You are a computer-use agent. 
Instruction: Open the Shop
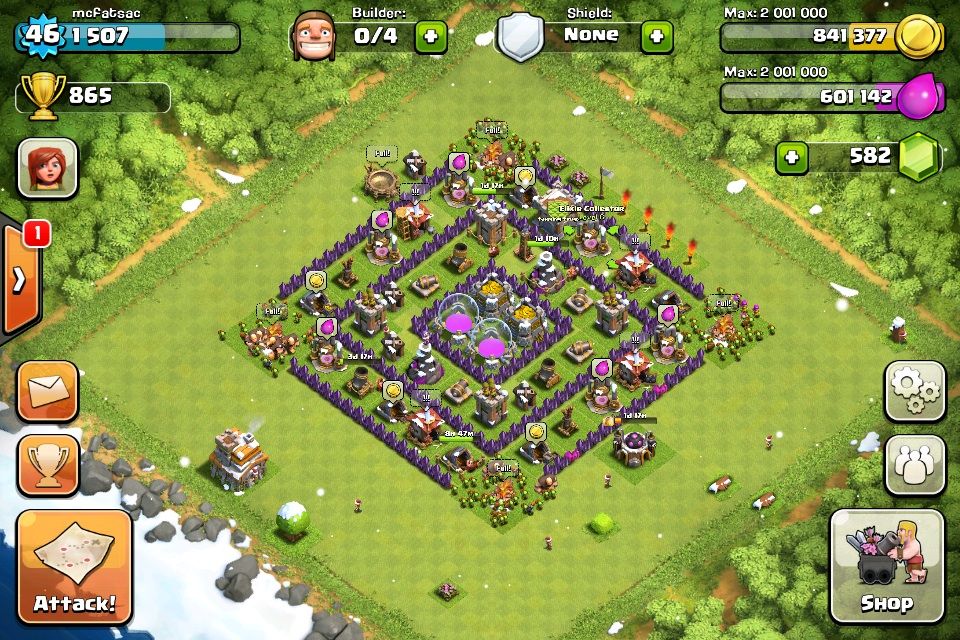886,566
